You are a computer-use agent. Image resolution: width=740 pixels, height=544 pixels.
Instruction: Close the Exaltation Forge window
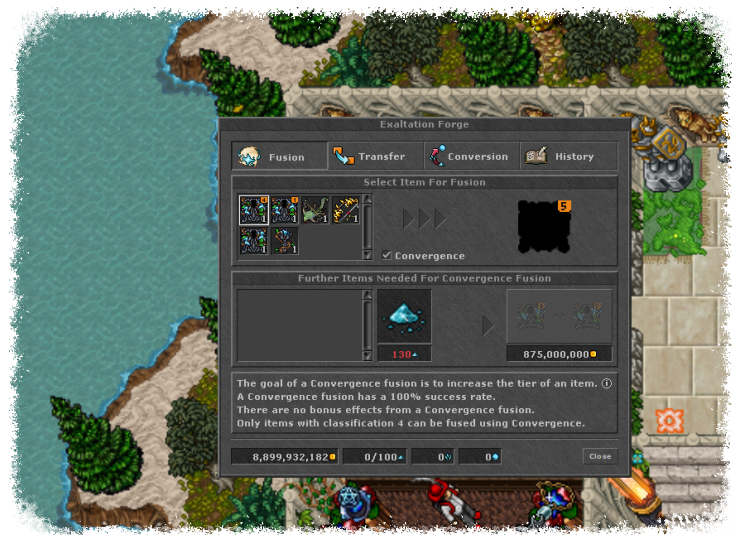(x=600, y=456)
